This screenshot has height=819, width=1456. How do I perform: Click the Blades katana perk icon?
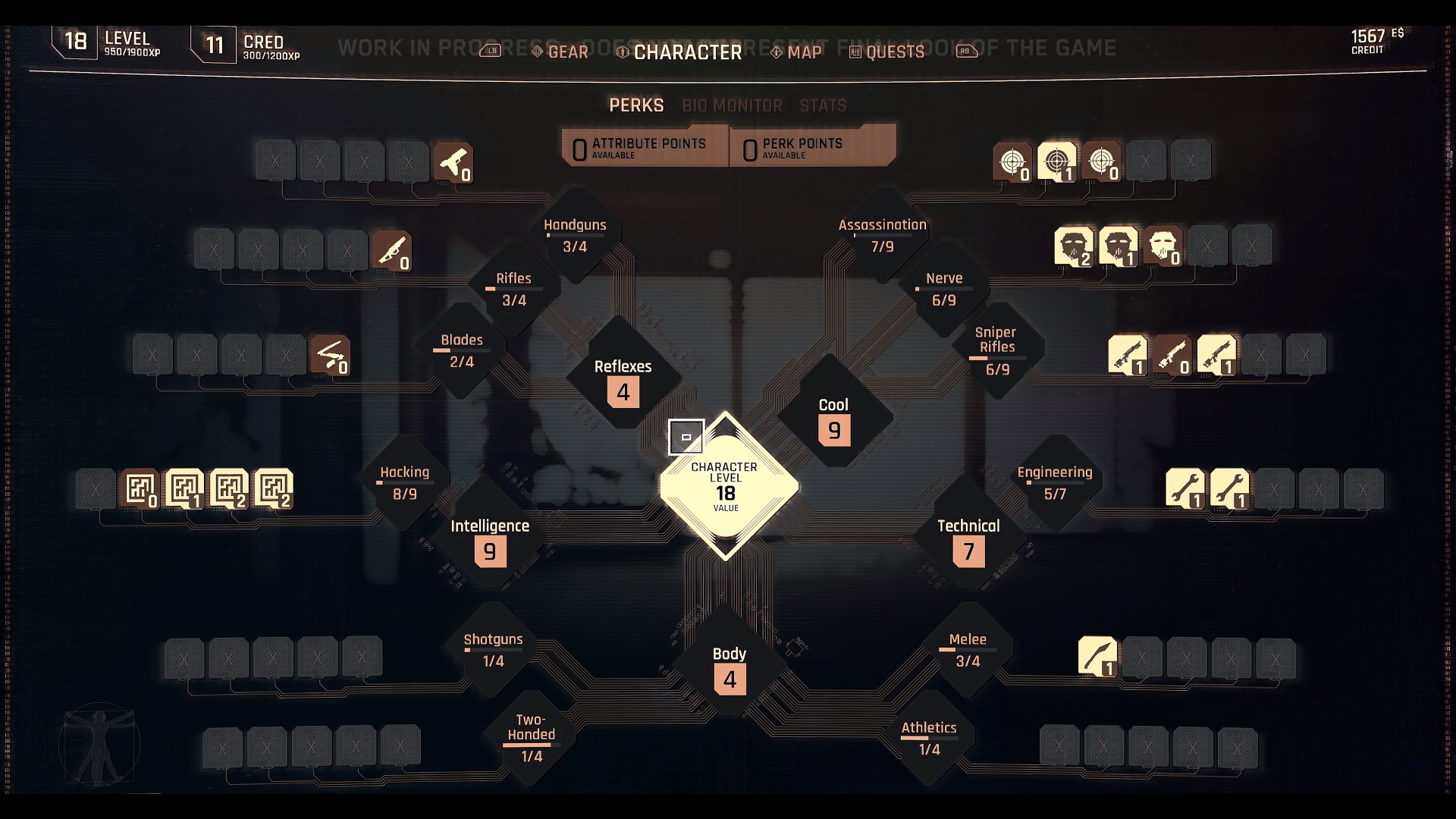click(x=331, y=355)
